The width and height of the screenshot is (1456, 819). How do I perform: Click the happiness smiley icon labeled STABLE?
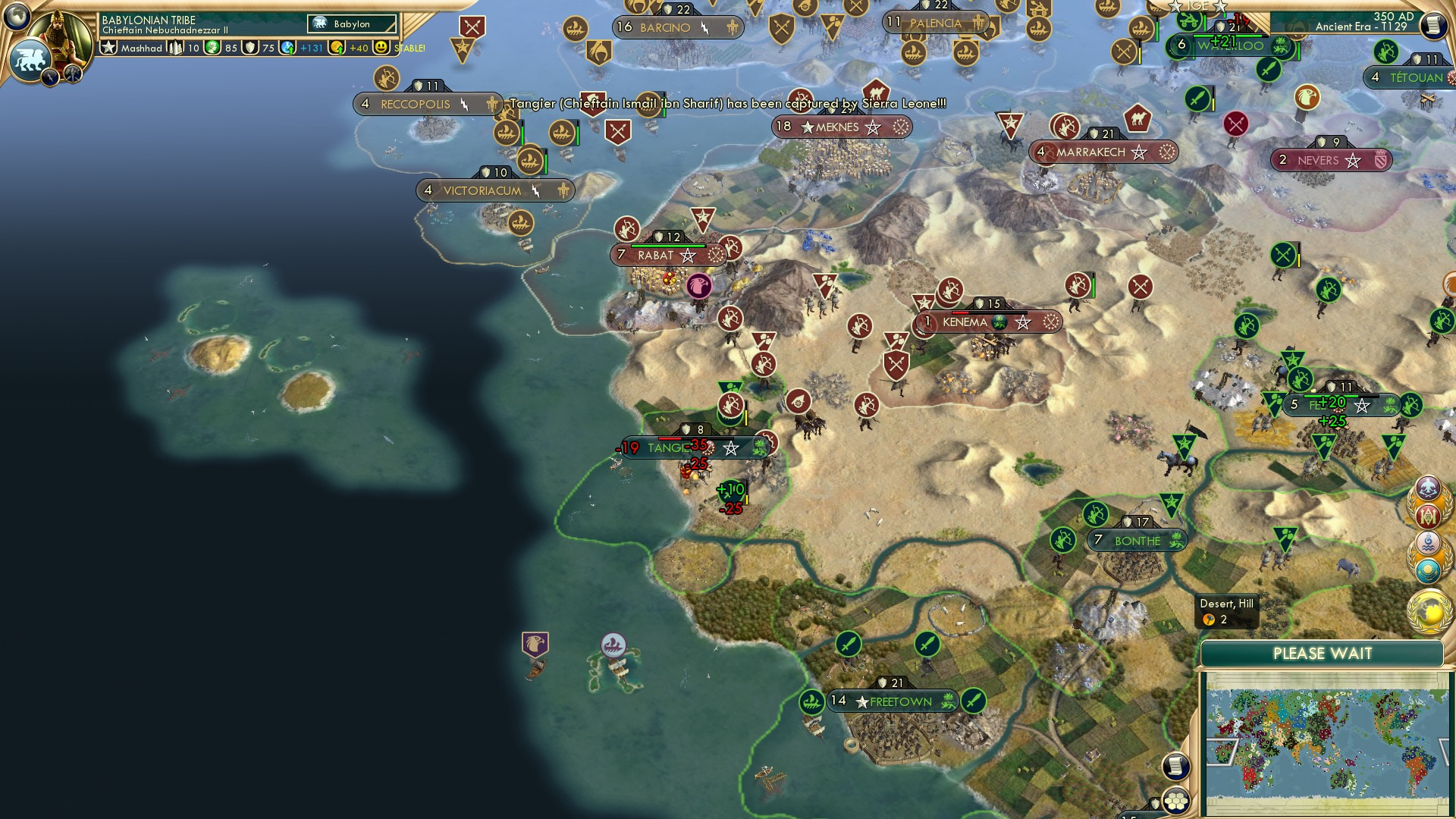pyautogui.click(x=379, y=48)
